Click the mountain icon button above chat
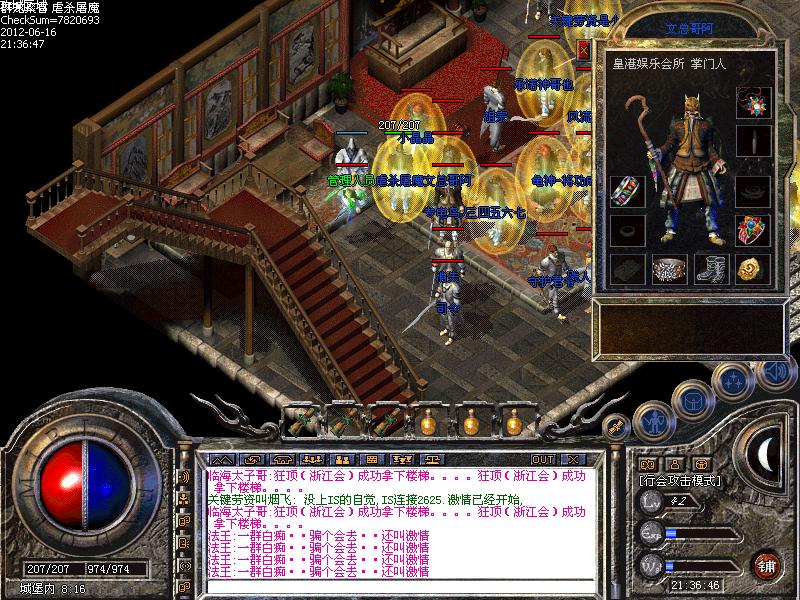The height and width of the screenshot is (600, 800). pyautogui.click(x=220, y=459)
